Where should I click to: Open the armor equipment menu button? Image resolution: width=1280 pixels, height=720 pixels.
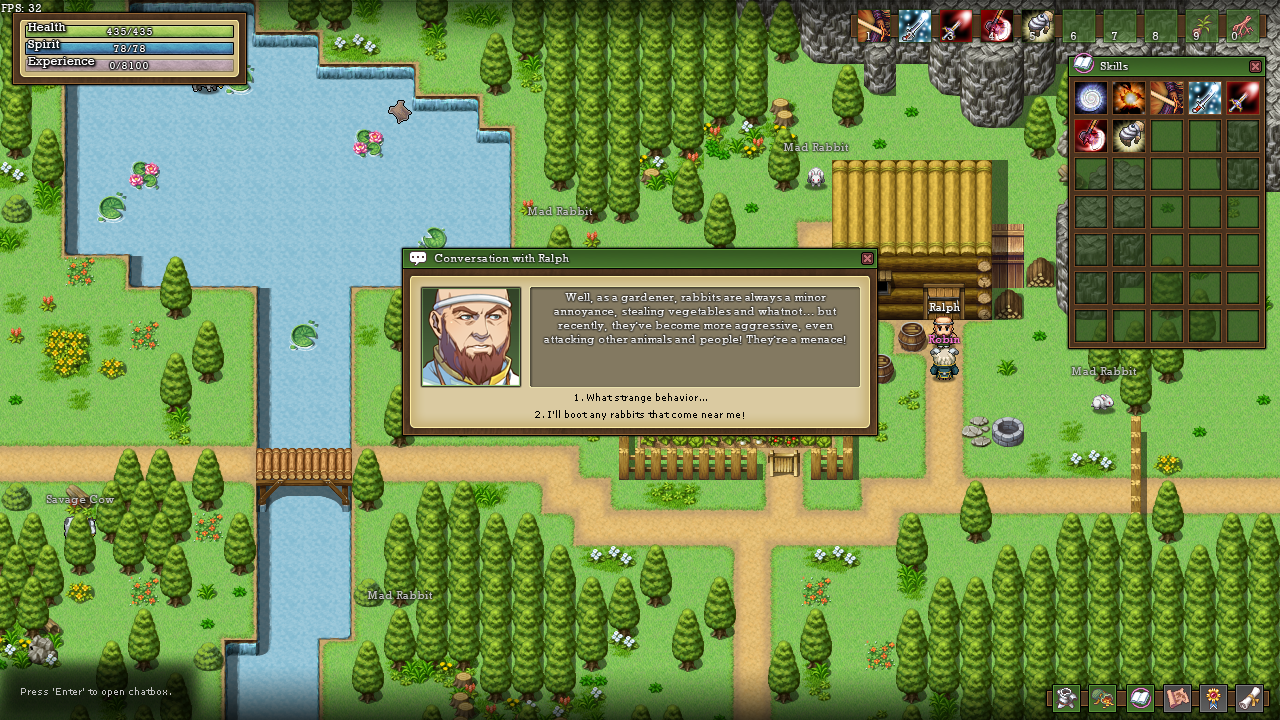(x=1066, y=698)
